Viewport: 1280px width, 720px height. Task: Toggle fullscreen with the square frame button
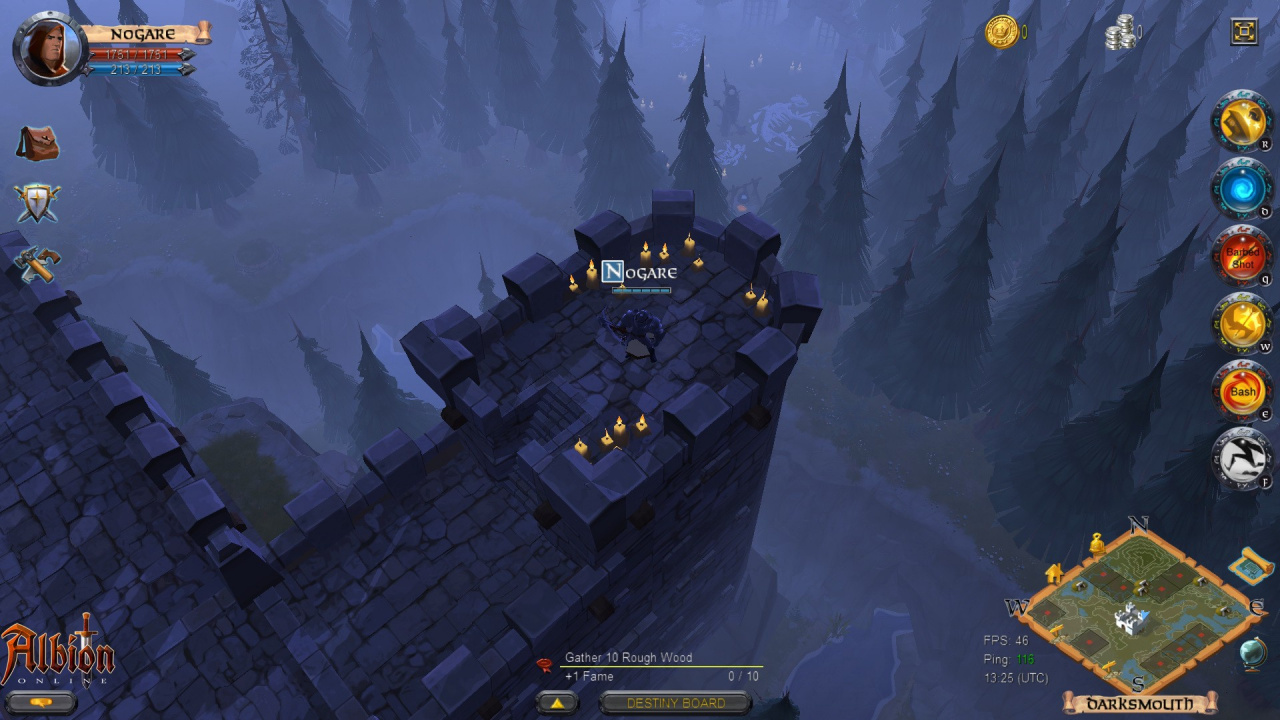[1244, 32]
